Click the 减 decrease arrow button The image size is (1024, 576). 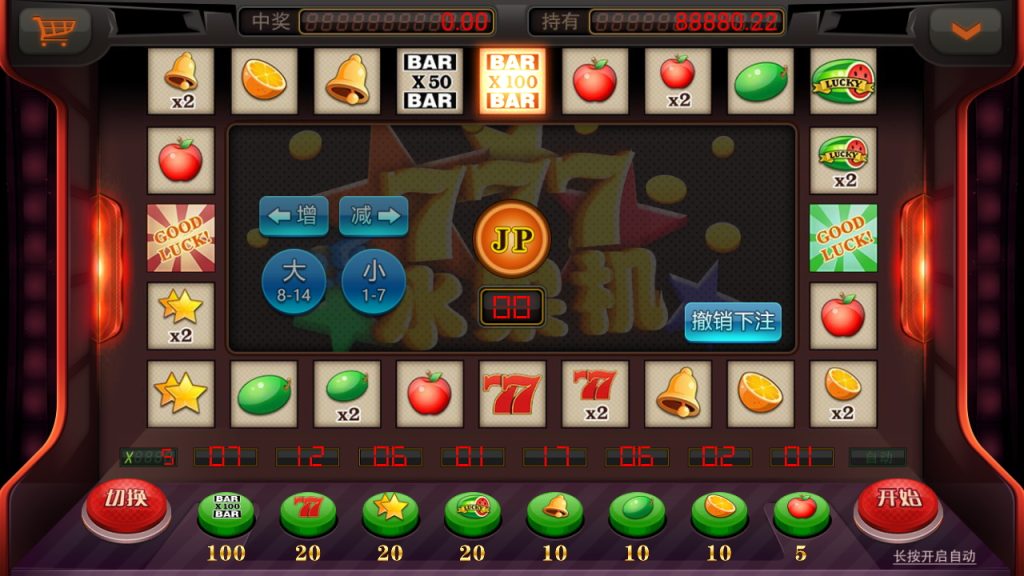coord(374,215)
